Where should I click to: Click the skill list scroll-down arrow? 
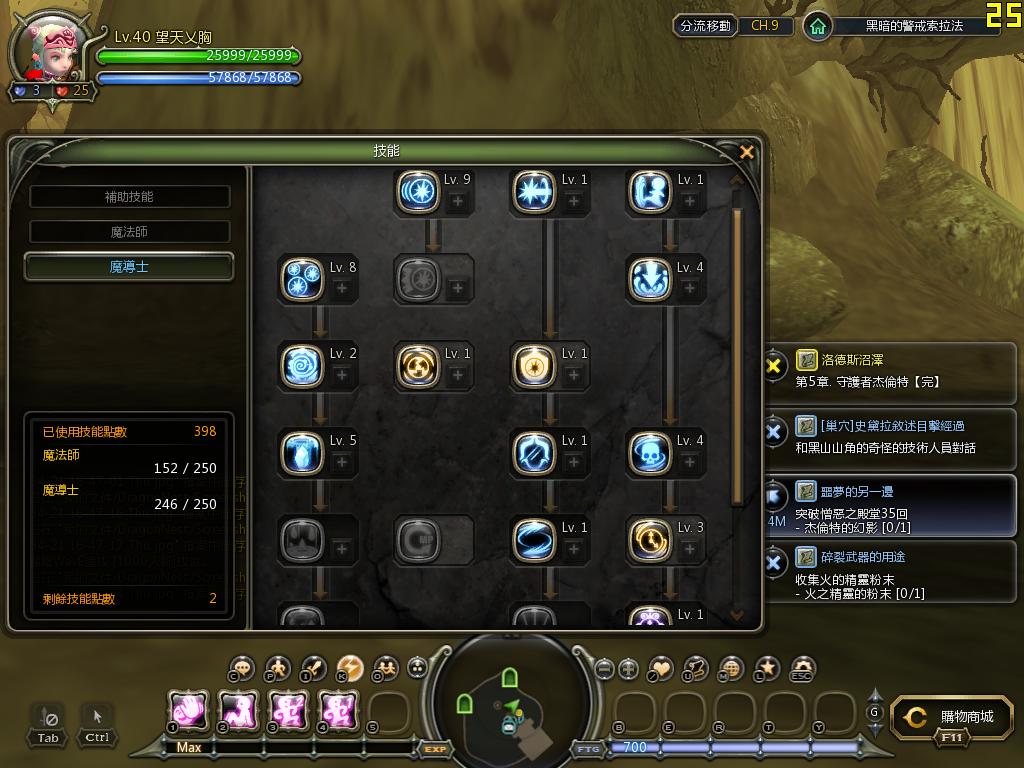pyautogui.click(x=738, y=615)
